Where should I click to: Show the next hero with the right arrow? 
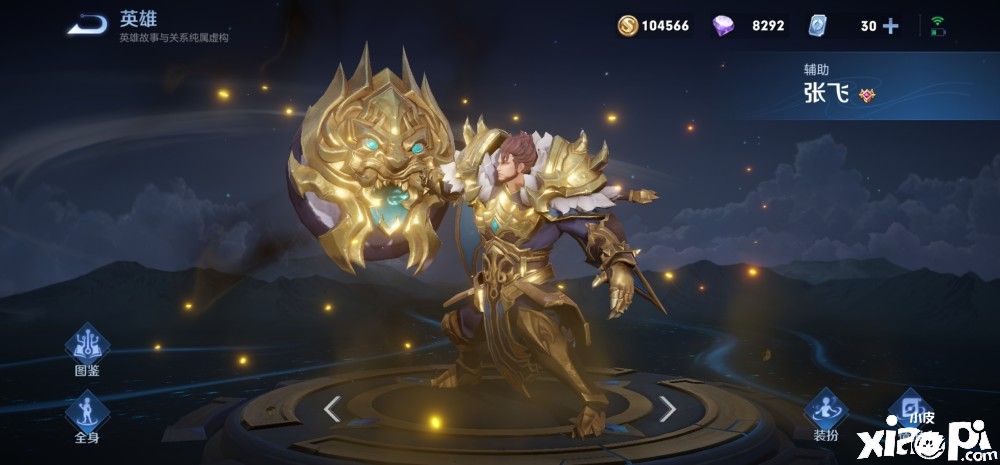point(667,407)
